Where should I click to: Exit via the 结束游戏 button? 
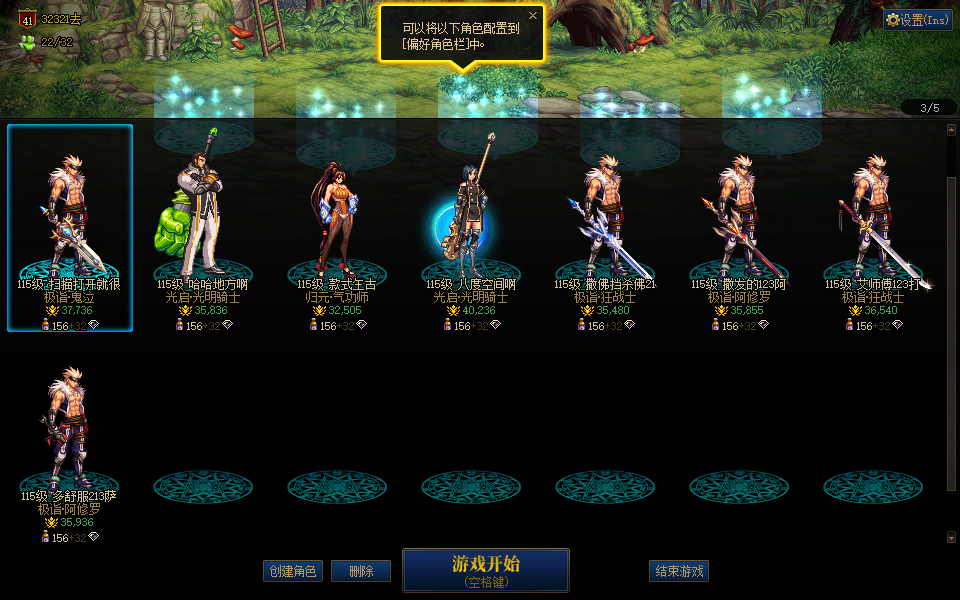[678, 571]
